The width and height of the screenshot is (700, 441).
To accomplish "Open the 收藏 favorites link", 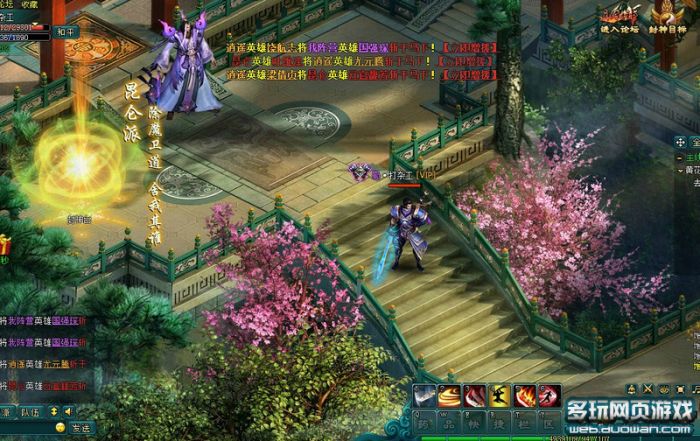I will click(x=31, y=4).
